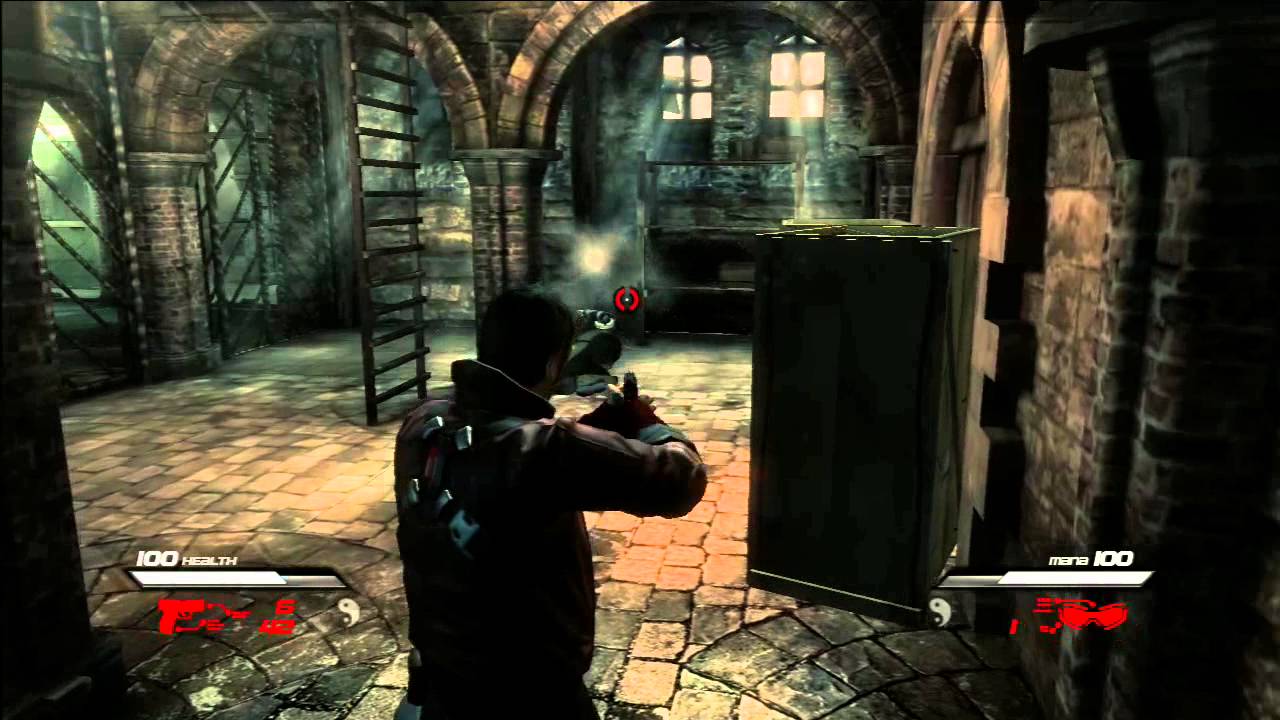The height and width of the screenshot is (720, 1280).
Task: Click the white 100 mana value
Action: click(x=1113, y=558)
